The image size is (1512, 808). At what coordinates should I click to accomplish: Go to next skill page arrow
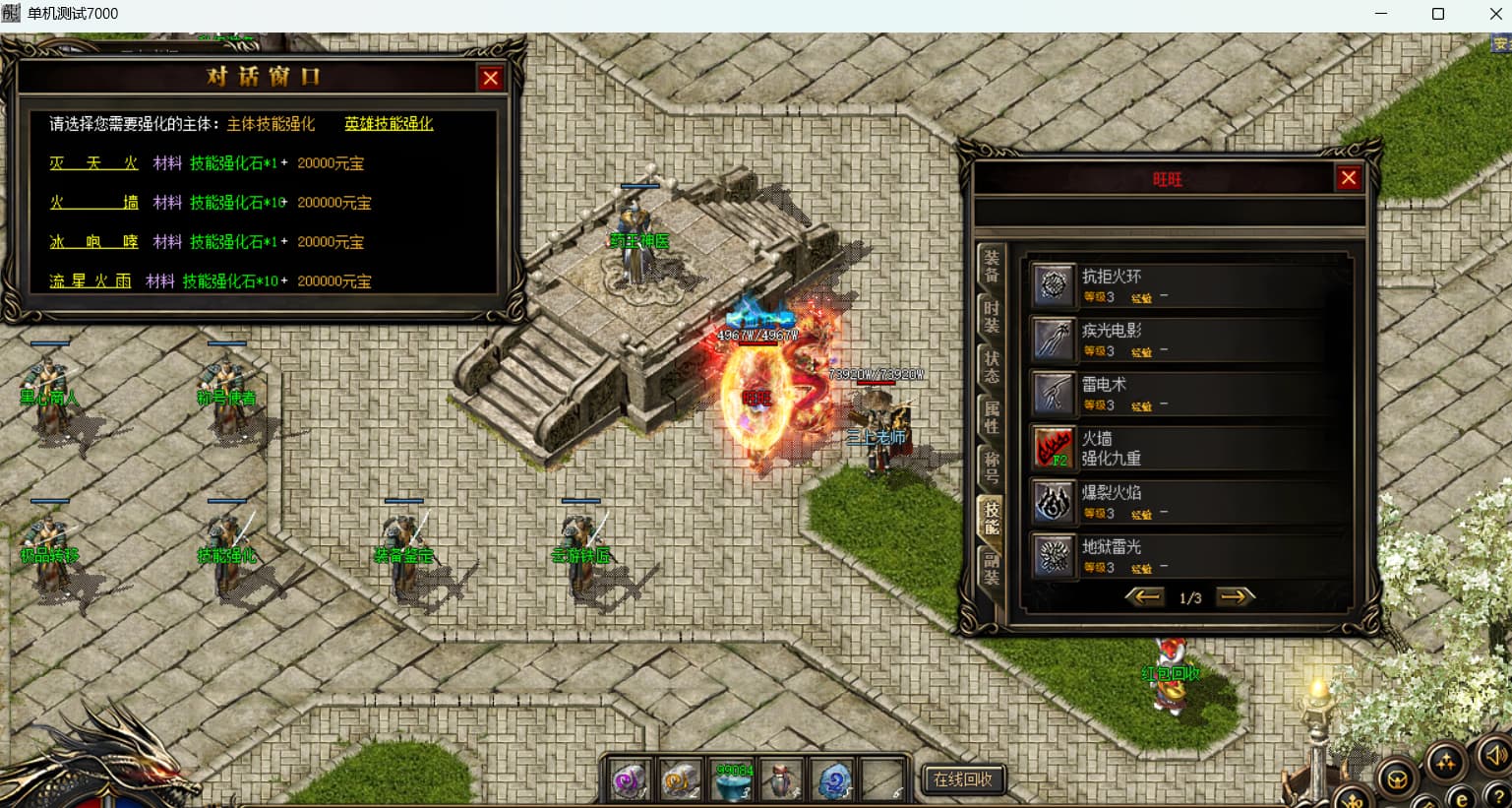point(1236,596)
